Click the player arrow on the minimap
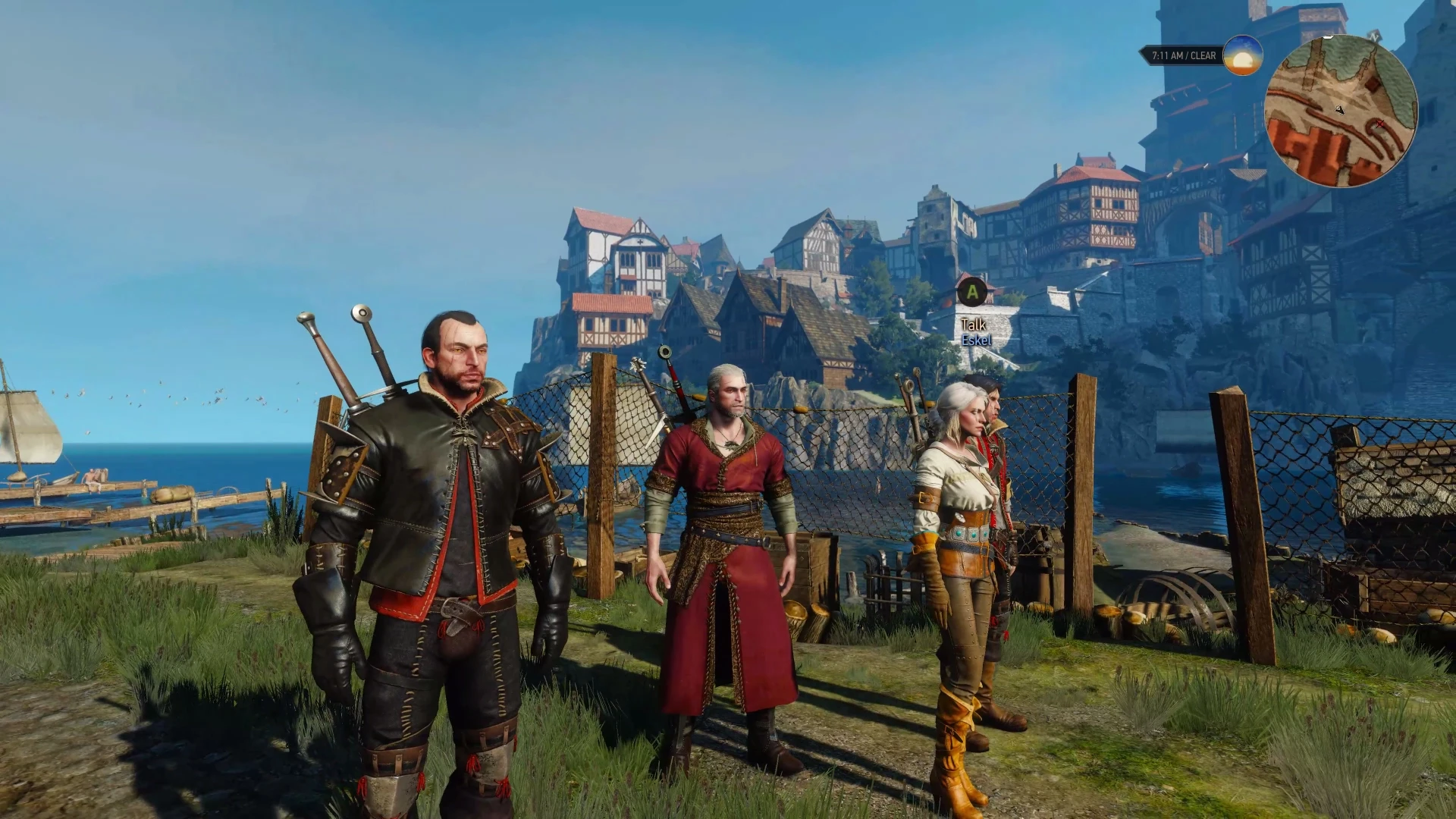The height and width of the screenshot is (819, 1456). click(x=1340, y=110)
